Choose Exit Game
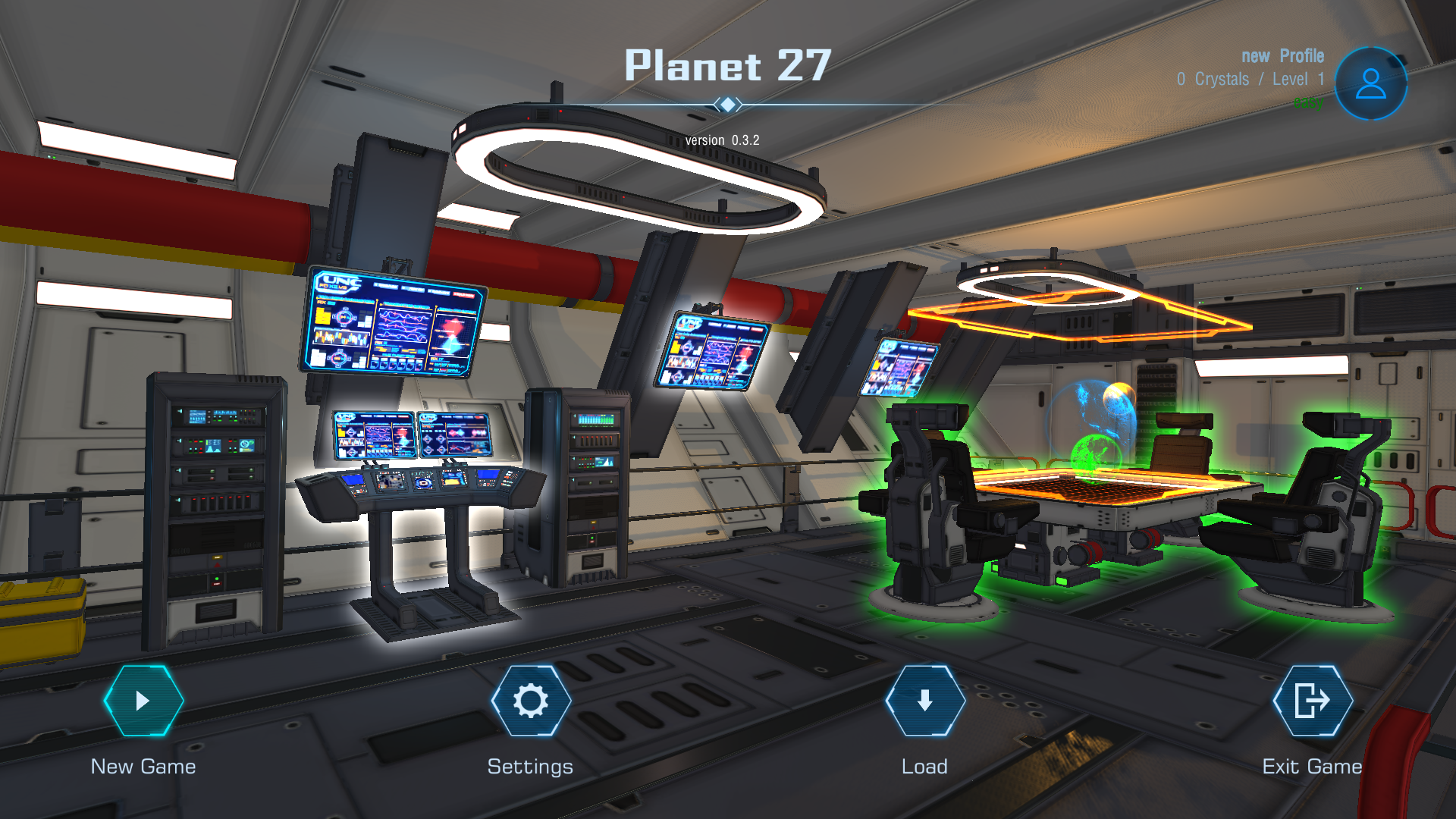The height and width of the screenshot is (819, 1456). (x=1312, y=701)
